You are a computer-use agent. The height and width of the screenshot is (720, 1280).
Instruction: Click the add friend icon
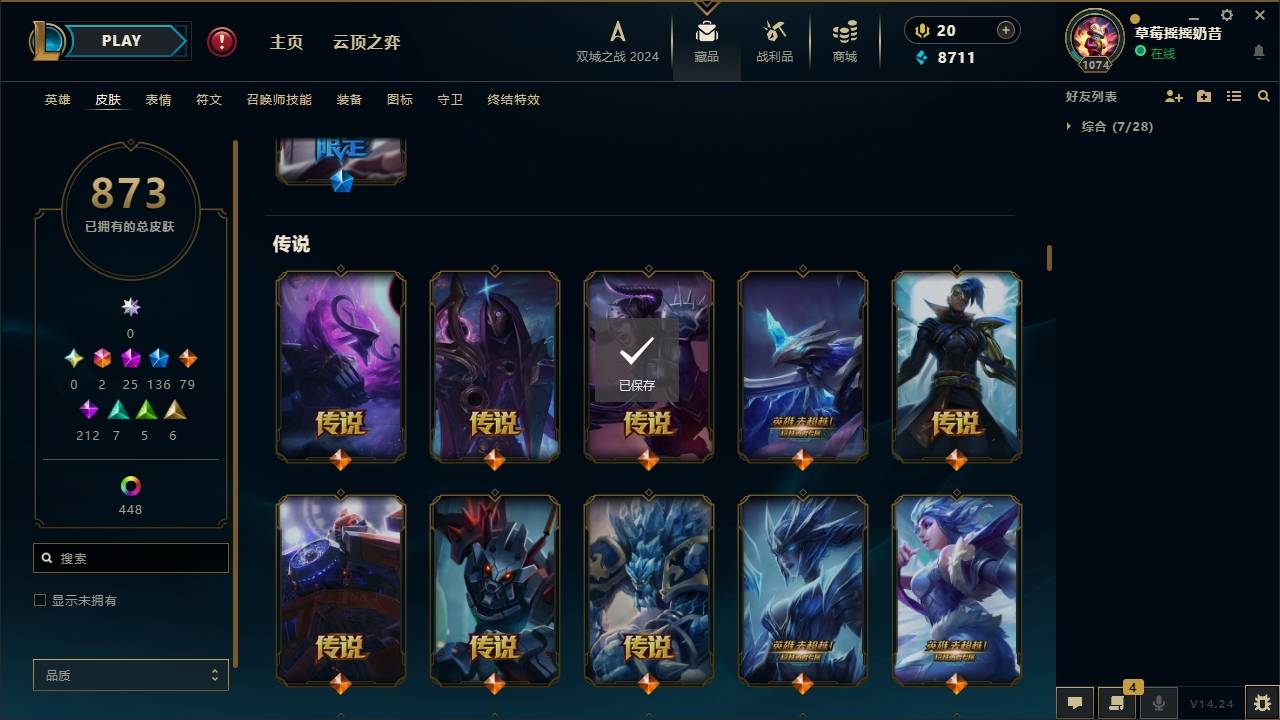pyautogui.click(x=1173, y=96)
